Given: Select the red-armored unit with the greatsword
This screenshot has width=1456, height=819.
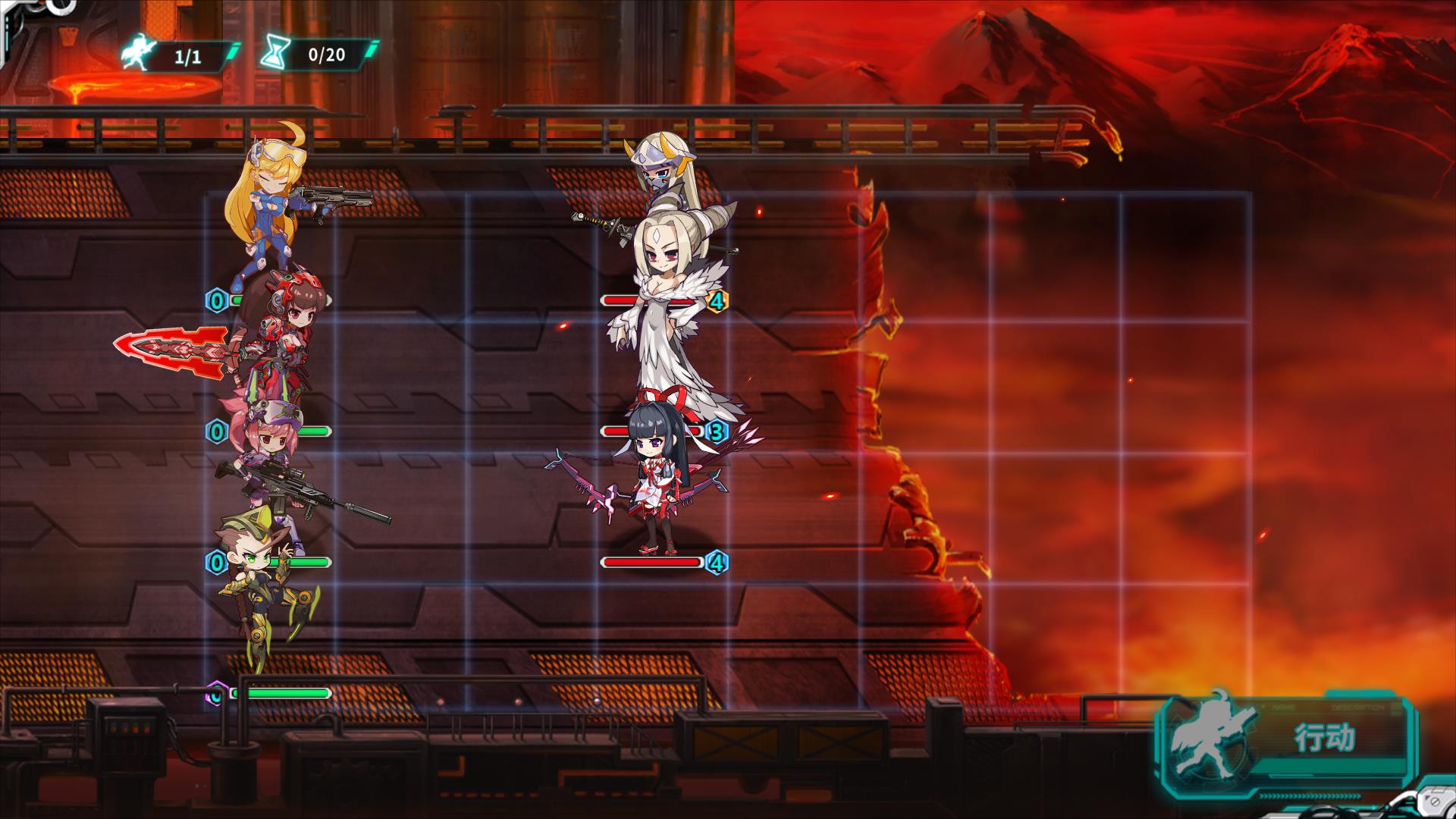Looking at the screenshot, I should (281, 334).
